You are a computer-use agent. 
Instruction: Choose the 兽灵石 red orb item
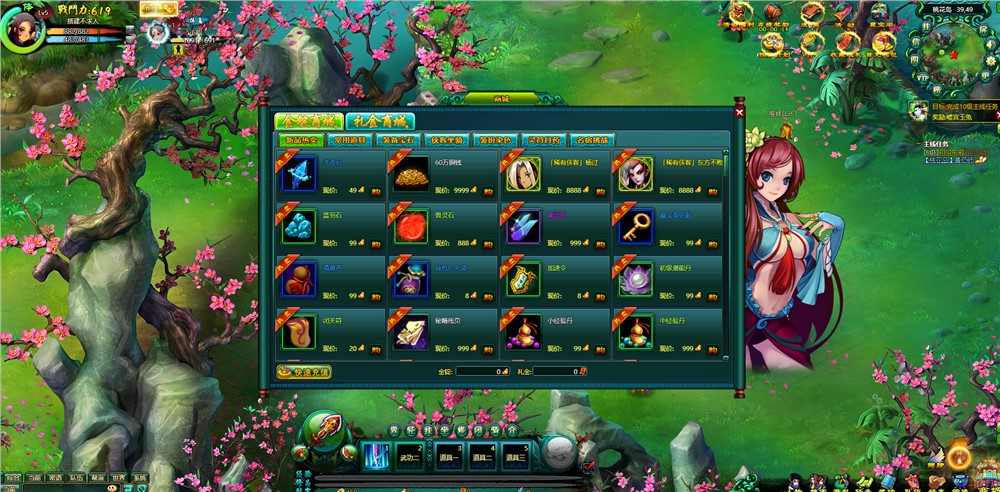pos(411,227)
